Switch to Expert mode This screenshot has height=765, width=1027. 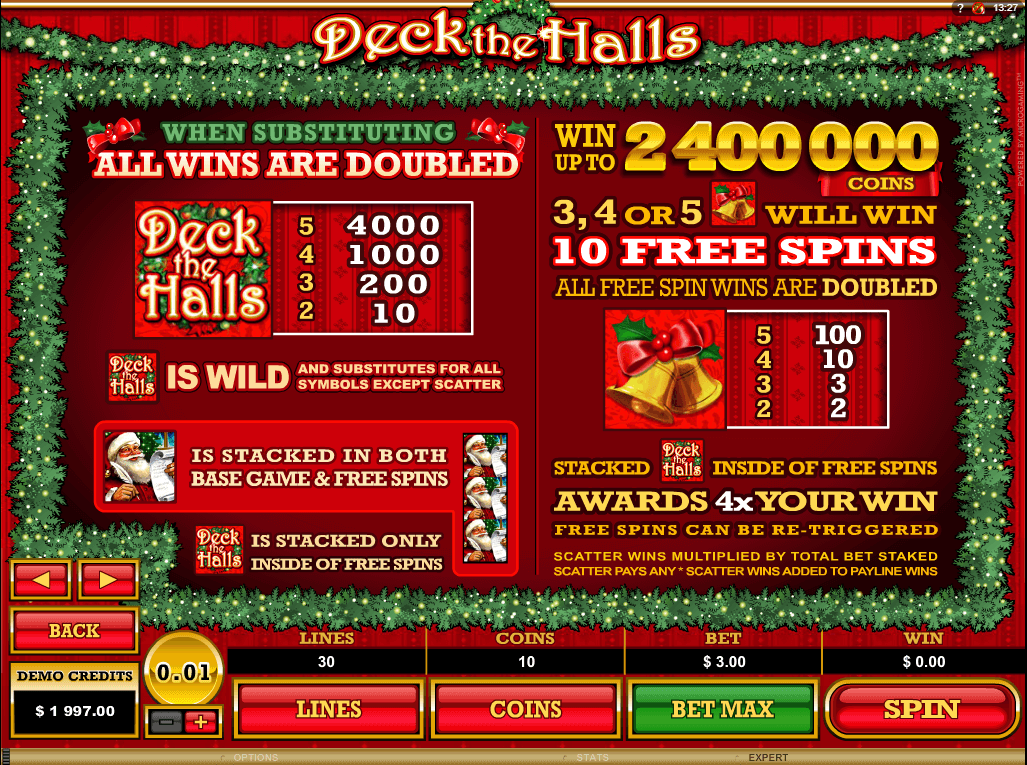pos(768,758)
